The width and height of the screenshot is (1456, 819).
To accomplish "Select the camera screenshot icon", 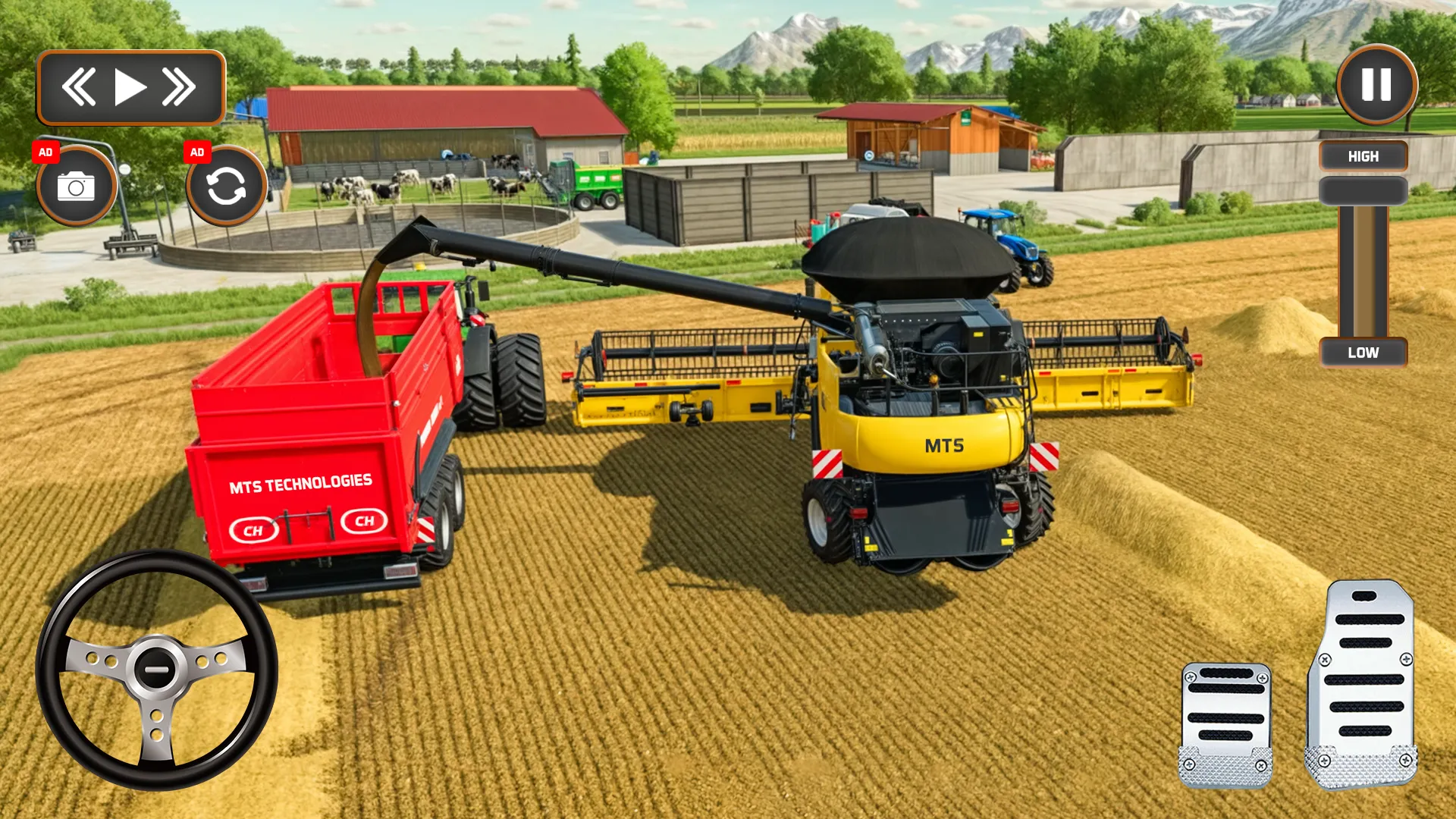I will [x=77, y=184].
